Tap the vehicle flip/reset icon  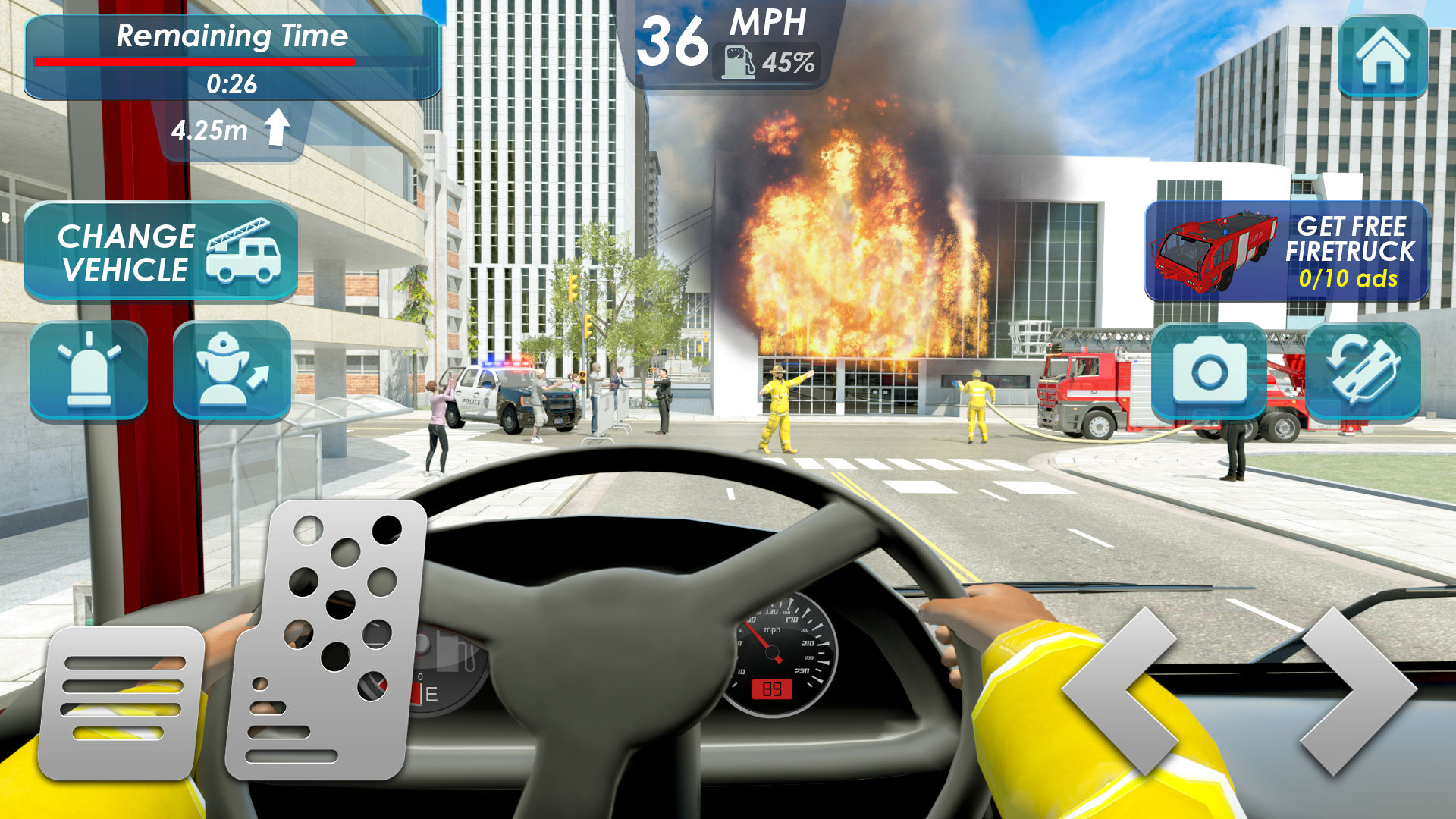pos(1365,372)
